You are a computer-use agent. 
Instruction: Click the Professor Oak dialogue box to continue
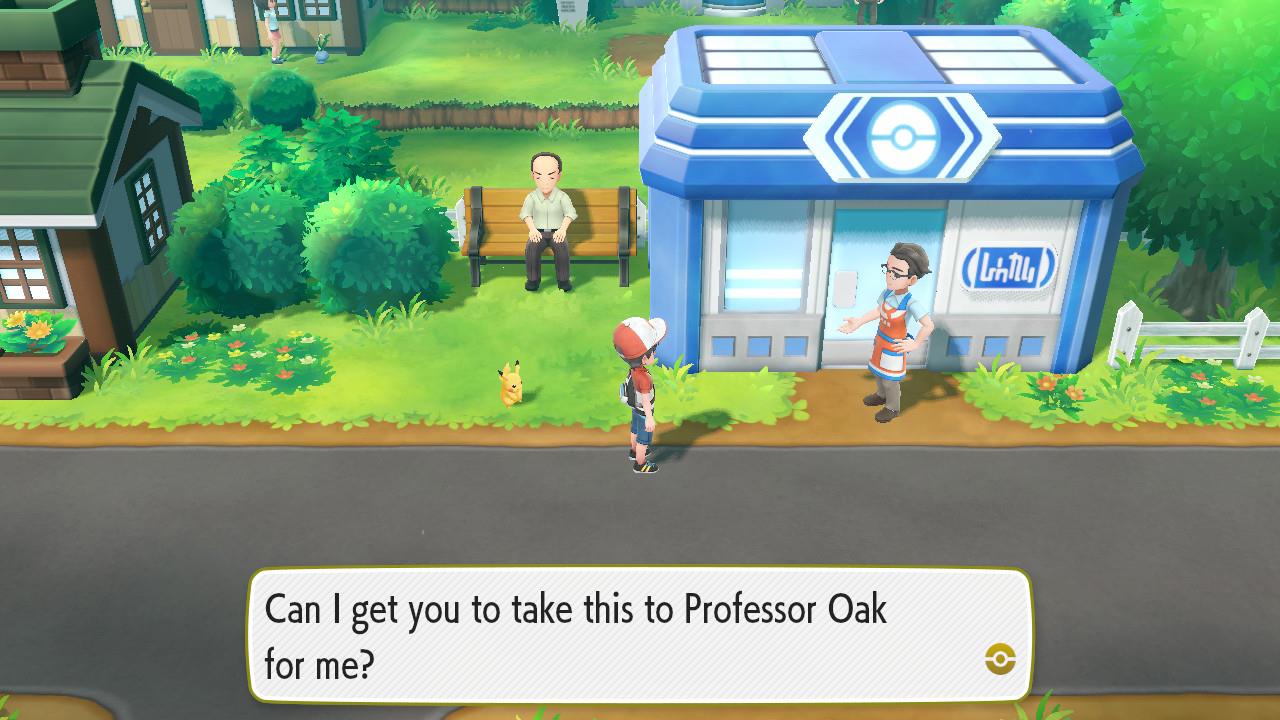point(640,635)
